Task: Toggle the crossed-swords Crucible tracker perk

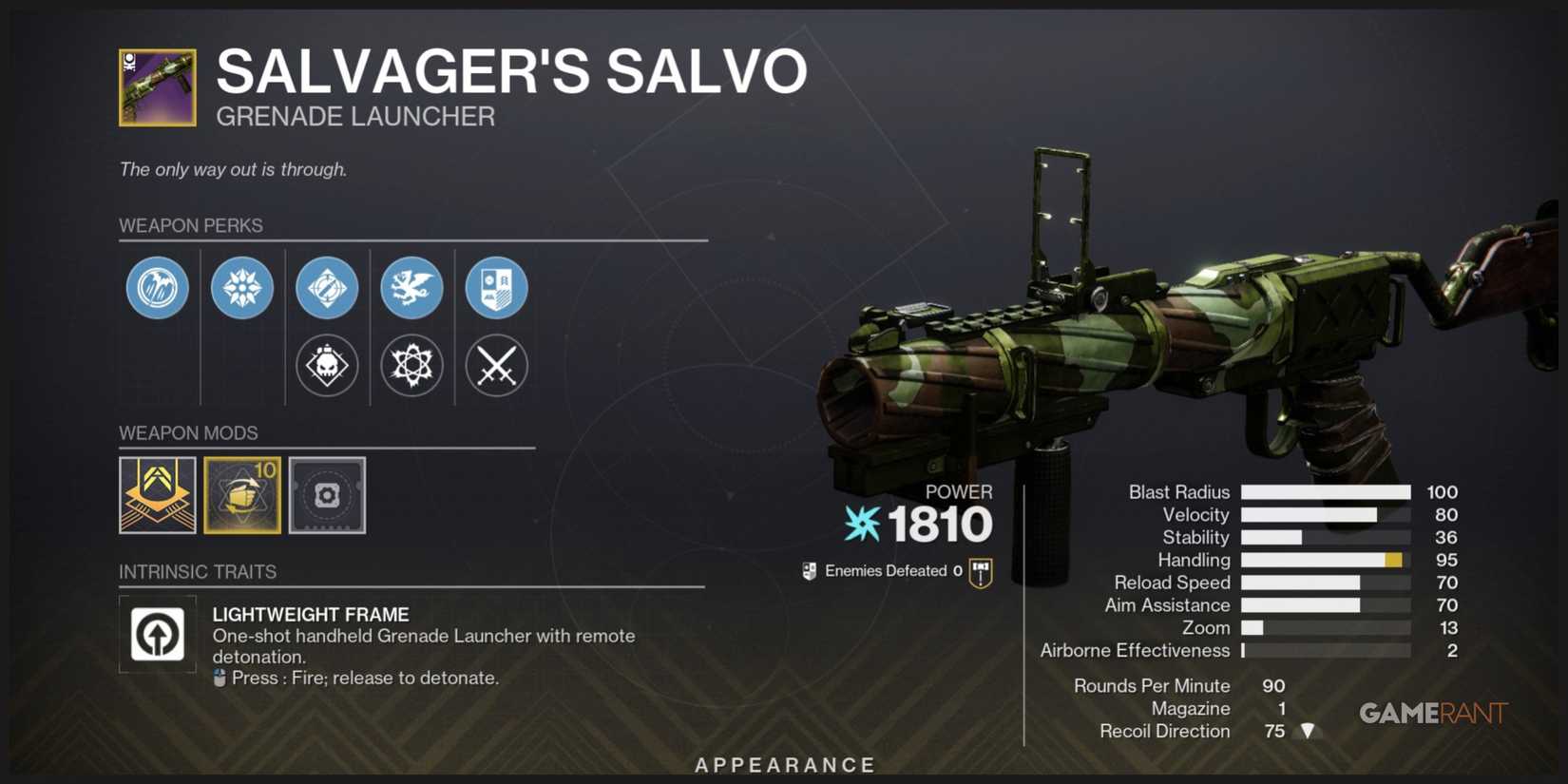Action: tap(496, 365)
